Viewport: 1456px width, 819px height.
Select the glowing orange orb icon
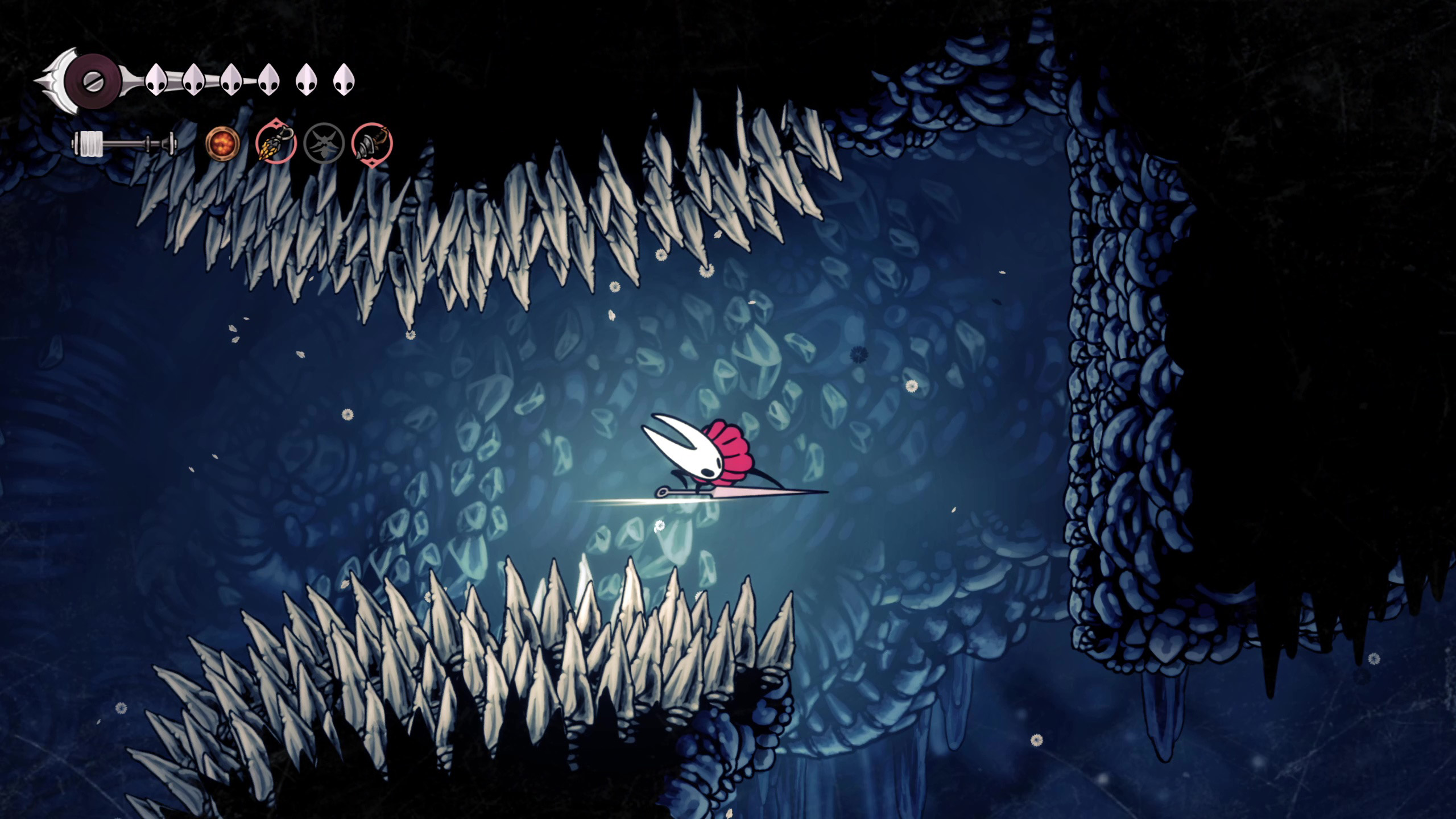(x=222, y=143)
